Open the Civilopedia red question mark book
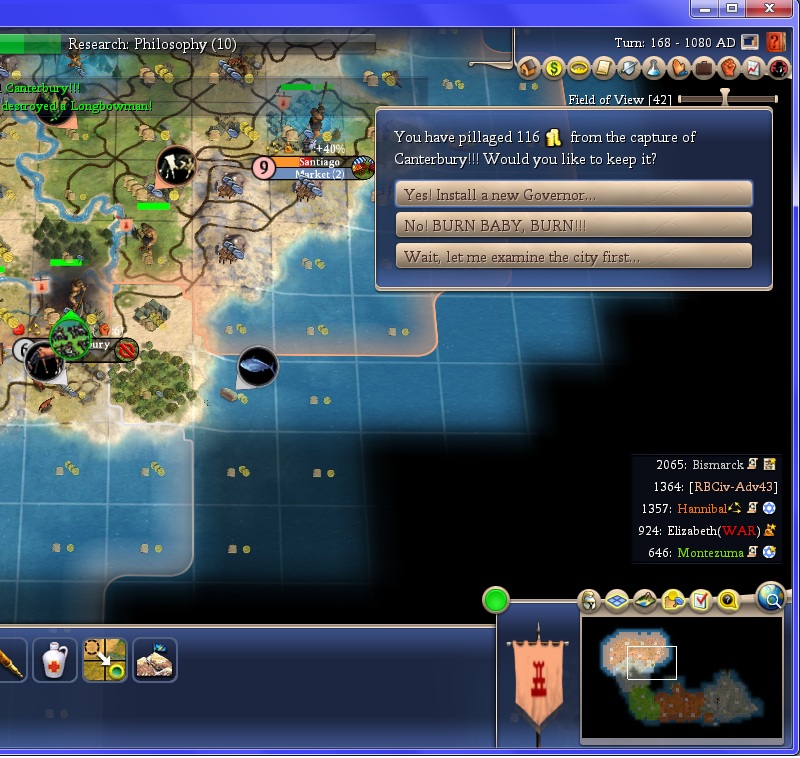800x758 pixels. click(x=776, y=42)
